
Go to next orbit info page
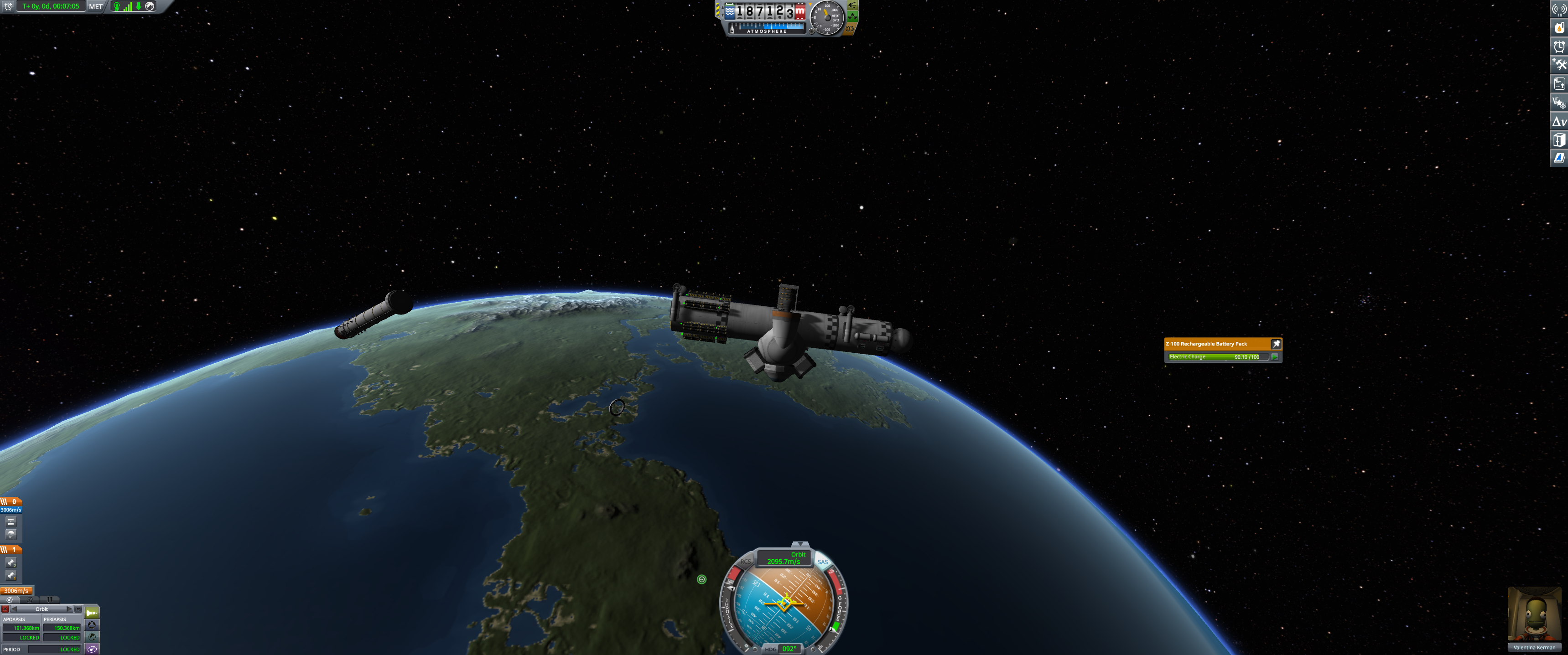(69, 609)
